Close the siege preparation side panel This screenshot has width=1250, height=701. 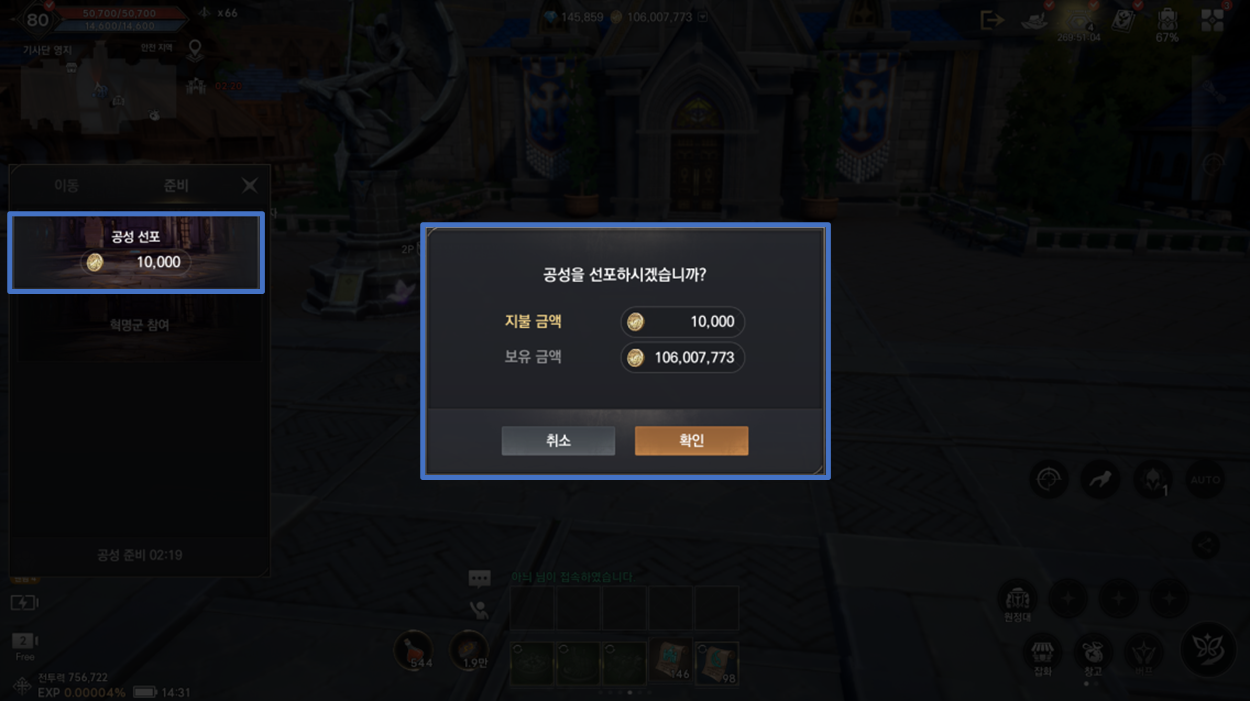(249, 186)
